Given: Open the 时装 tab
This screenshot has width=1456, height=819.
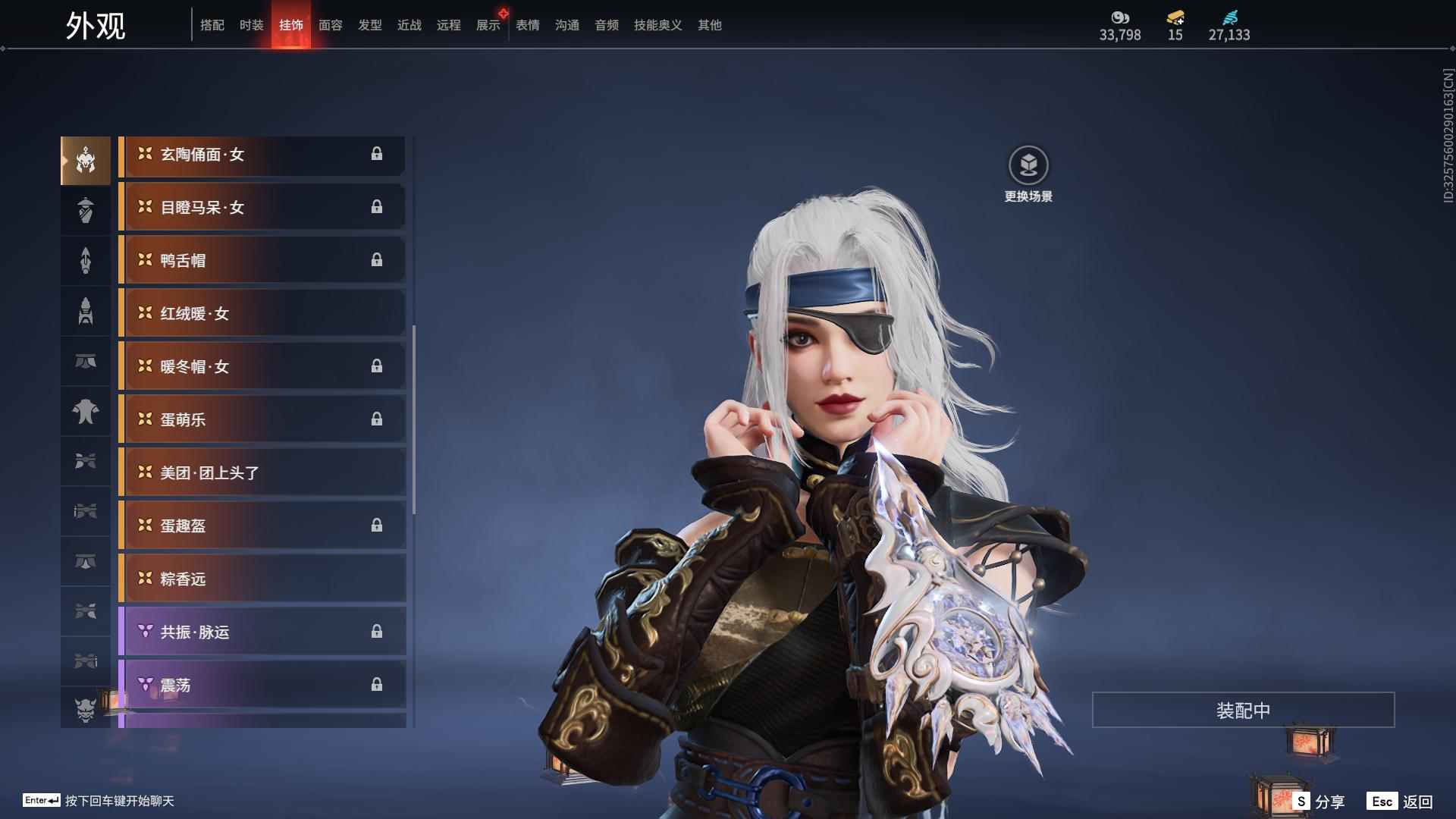Looking at the screenshot, I should click(x=252, y=25).
